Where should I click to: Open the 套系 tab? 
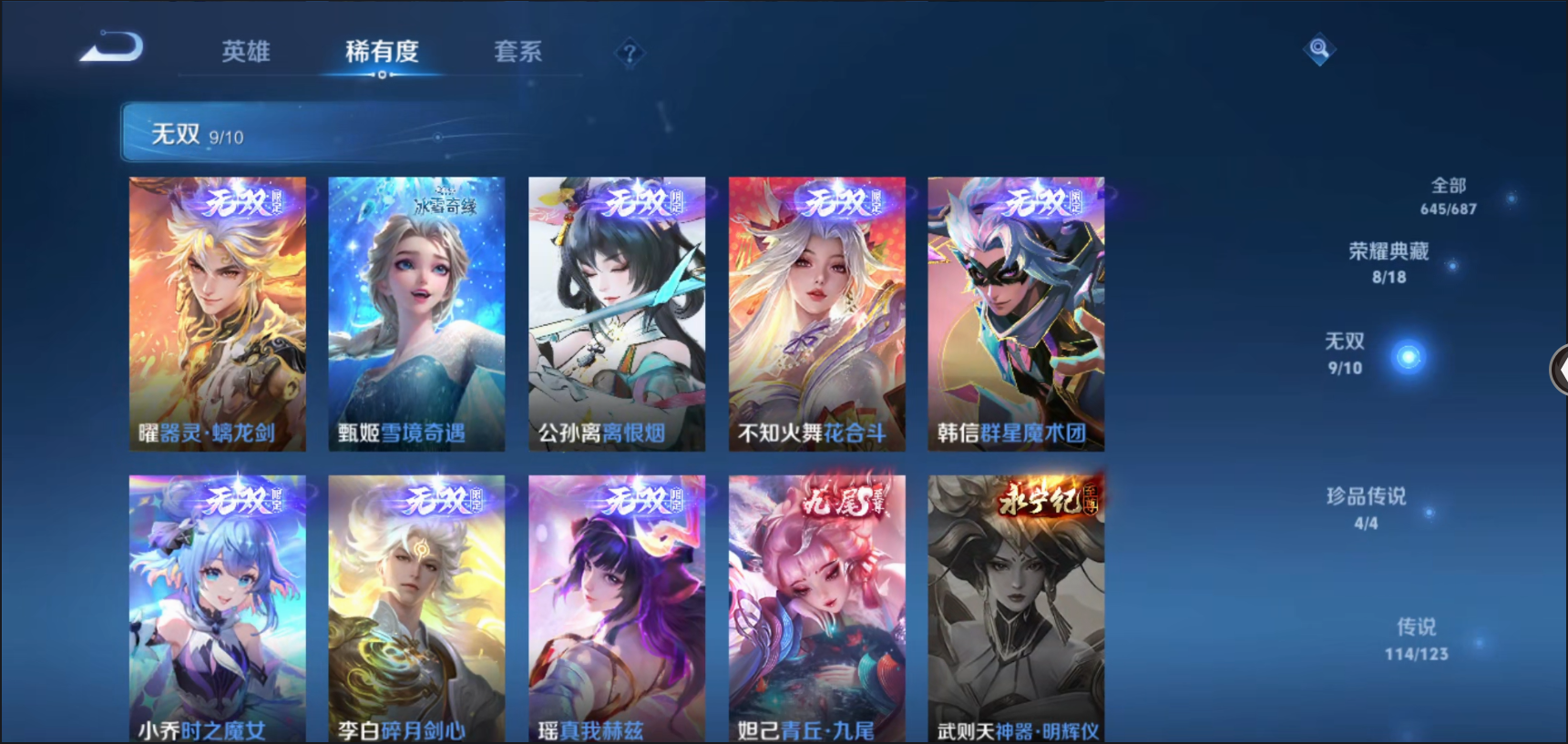point(518,52)
